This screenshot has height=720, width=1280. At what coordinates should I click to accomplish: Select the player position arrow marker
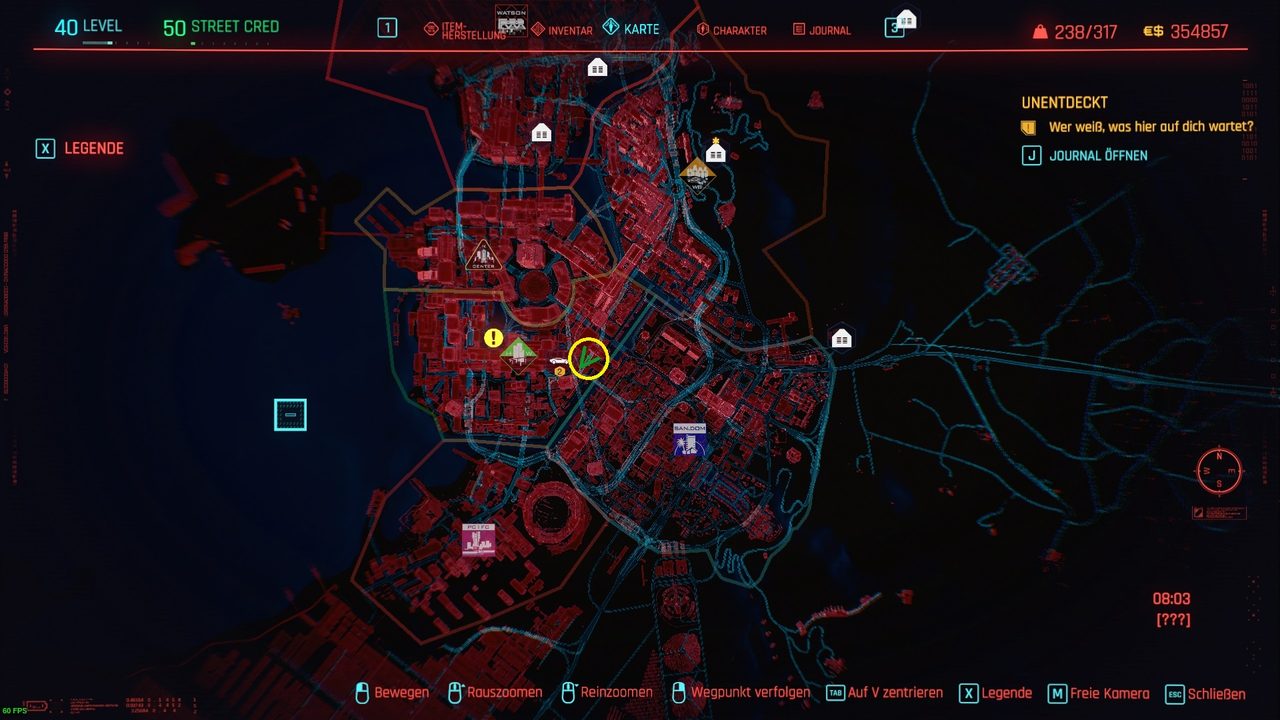pyautogui.click(x=588, y=359)
